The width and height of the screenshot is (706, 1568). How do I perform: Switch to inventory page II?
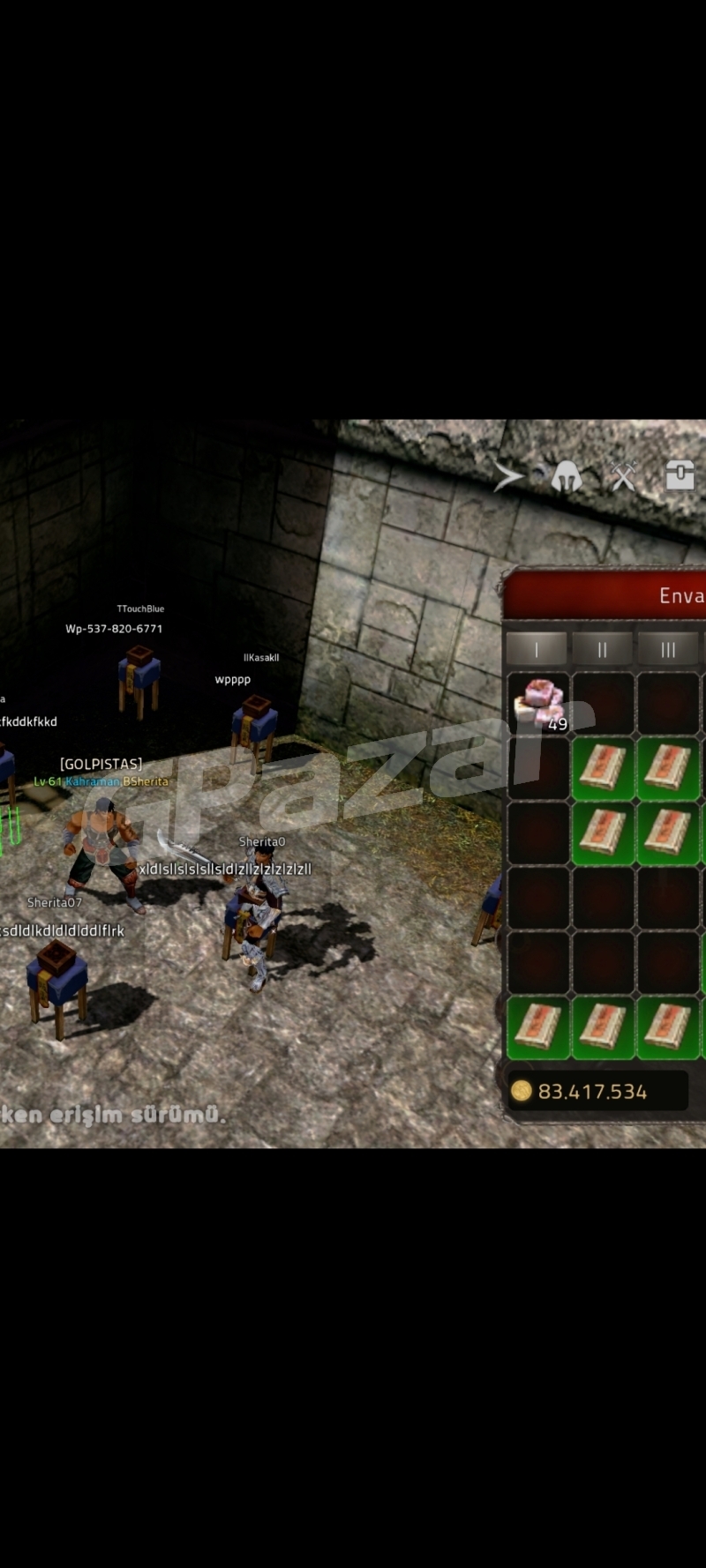(x=602, y=650)
